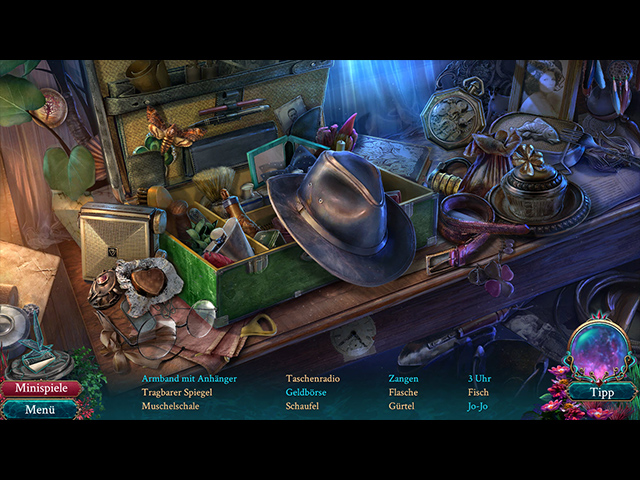Select 'Armband mit Anhänger' in the item list

189,379
